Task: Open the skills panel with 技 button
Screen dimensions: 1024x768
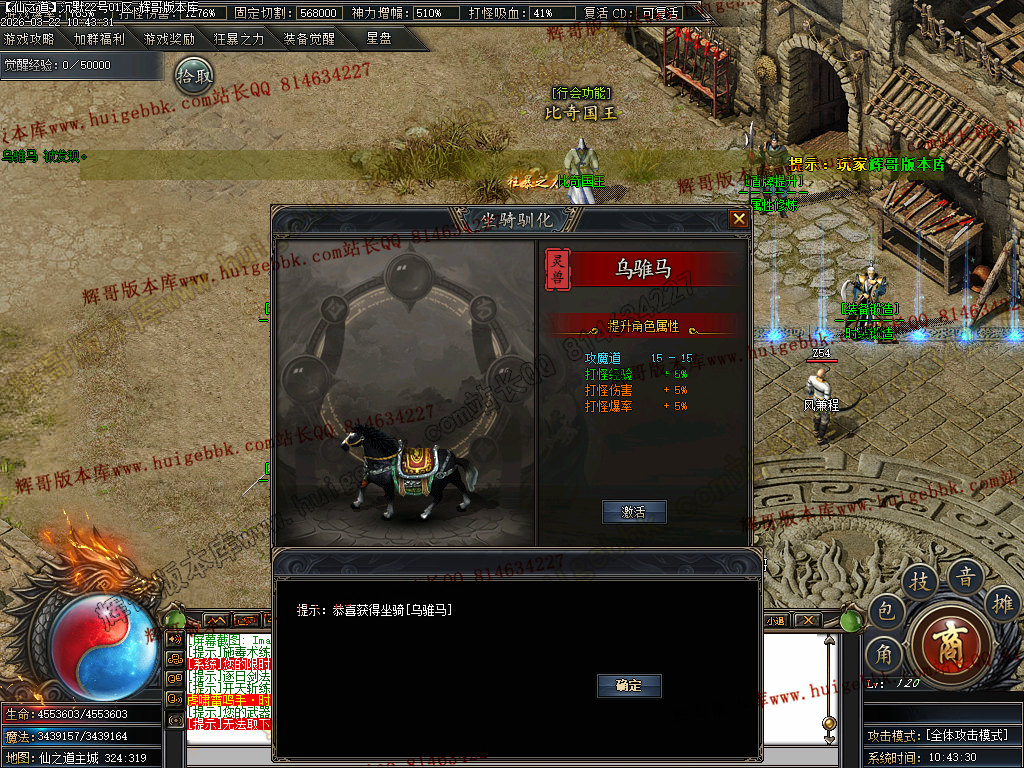Action: point(920,582)
